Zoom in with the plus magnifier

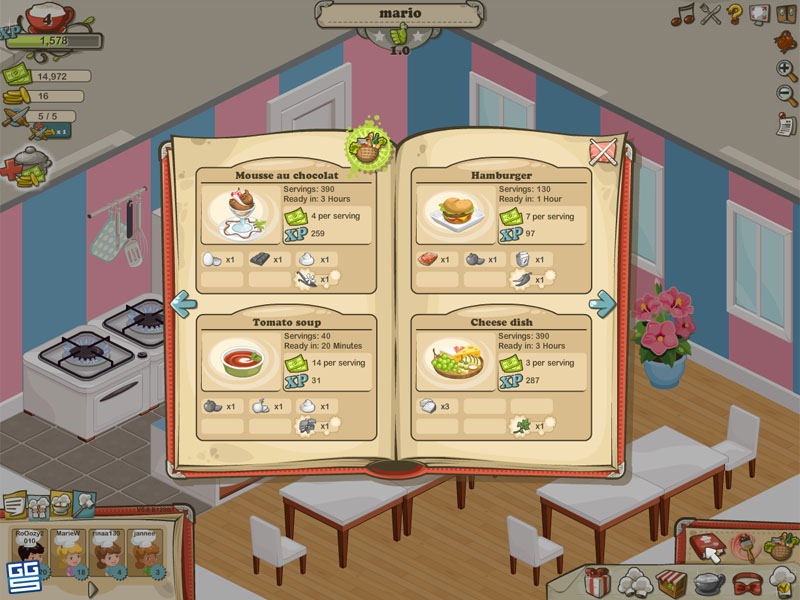point(786,71)
